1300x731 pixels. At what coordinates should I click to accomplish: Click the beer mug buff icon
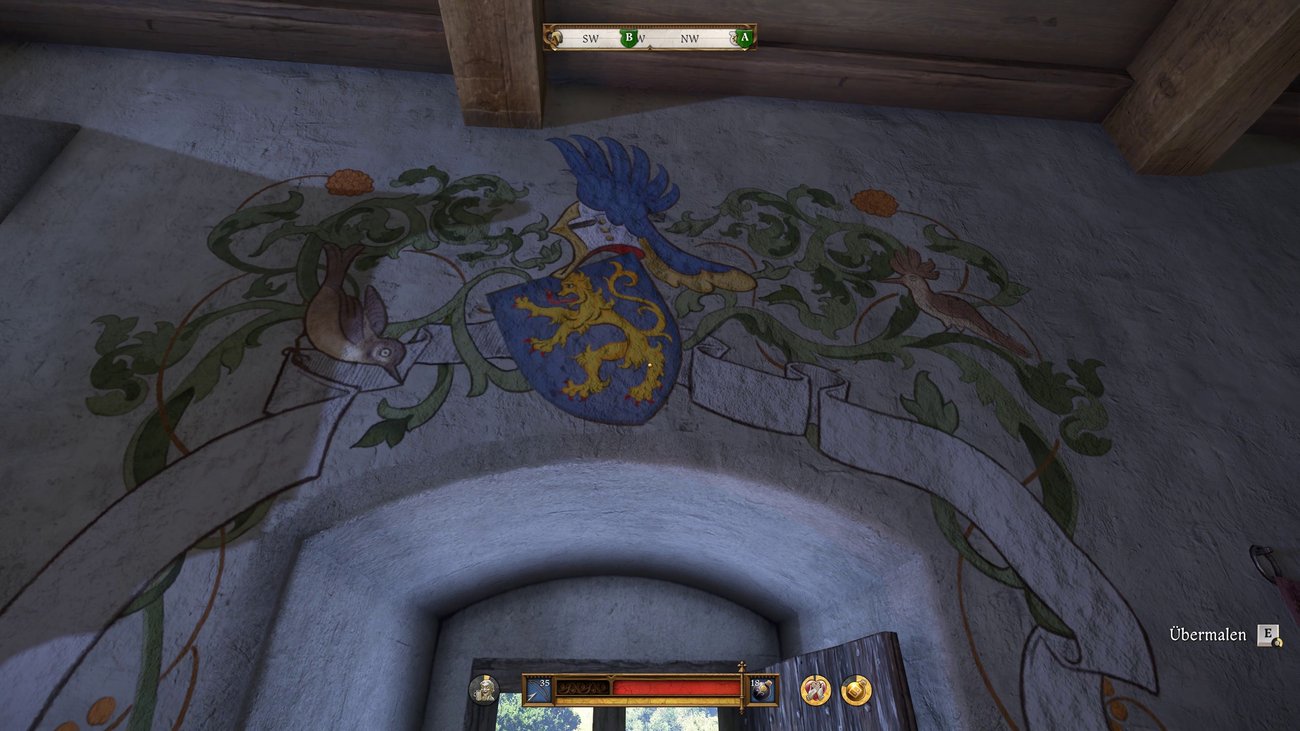coord(857,690)
